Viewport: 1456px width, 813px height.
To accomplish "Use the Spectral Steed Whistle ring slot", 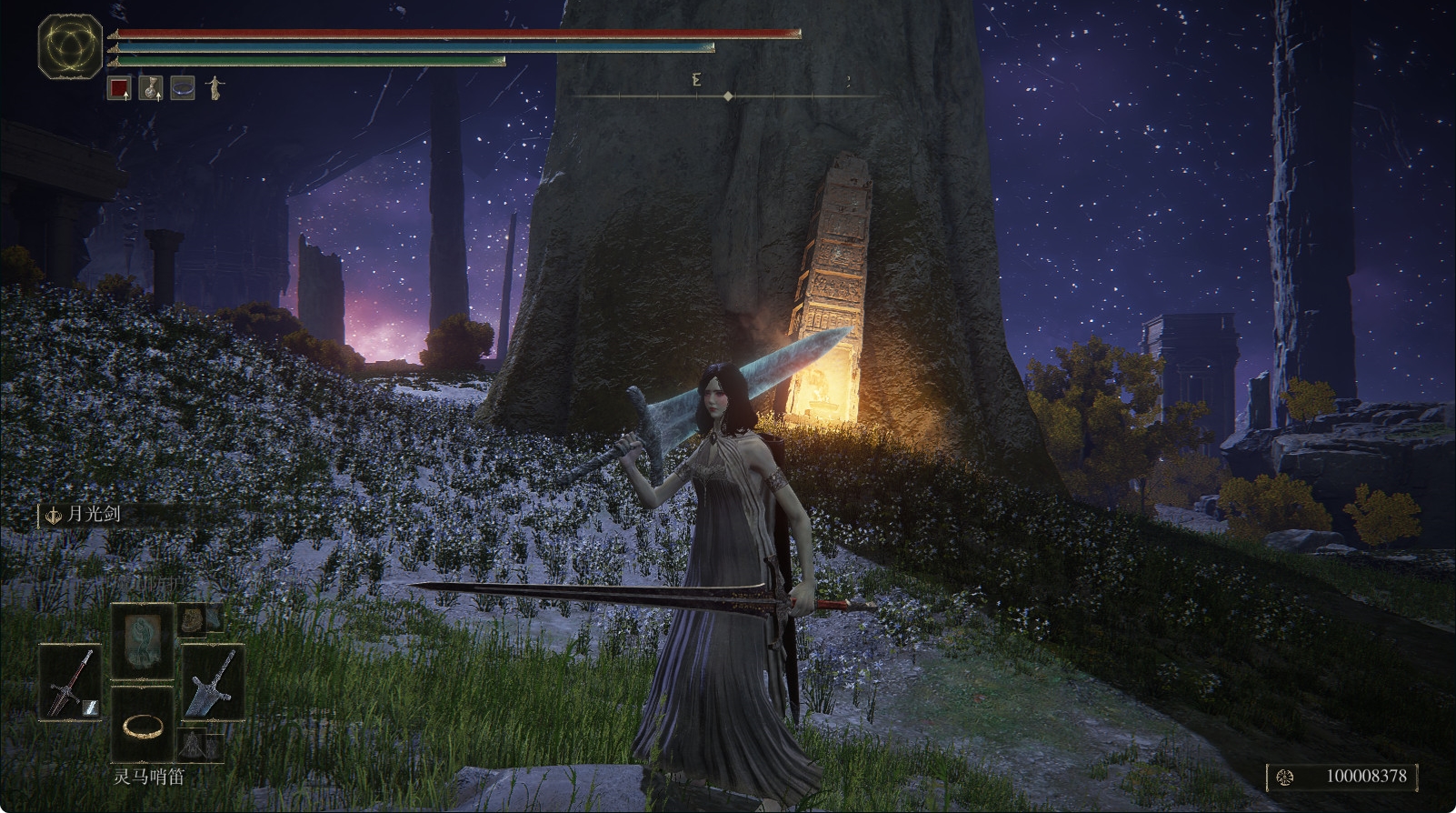I will [x=143, y=725].
